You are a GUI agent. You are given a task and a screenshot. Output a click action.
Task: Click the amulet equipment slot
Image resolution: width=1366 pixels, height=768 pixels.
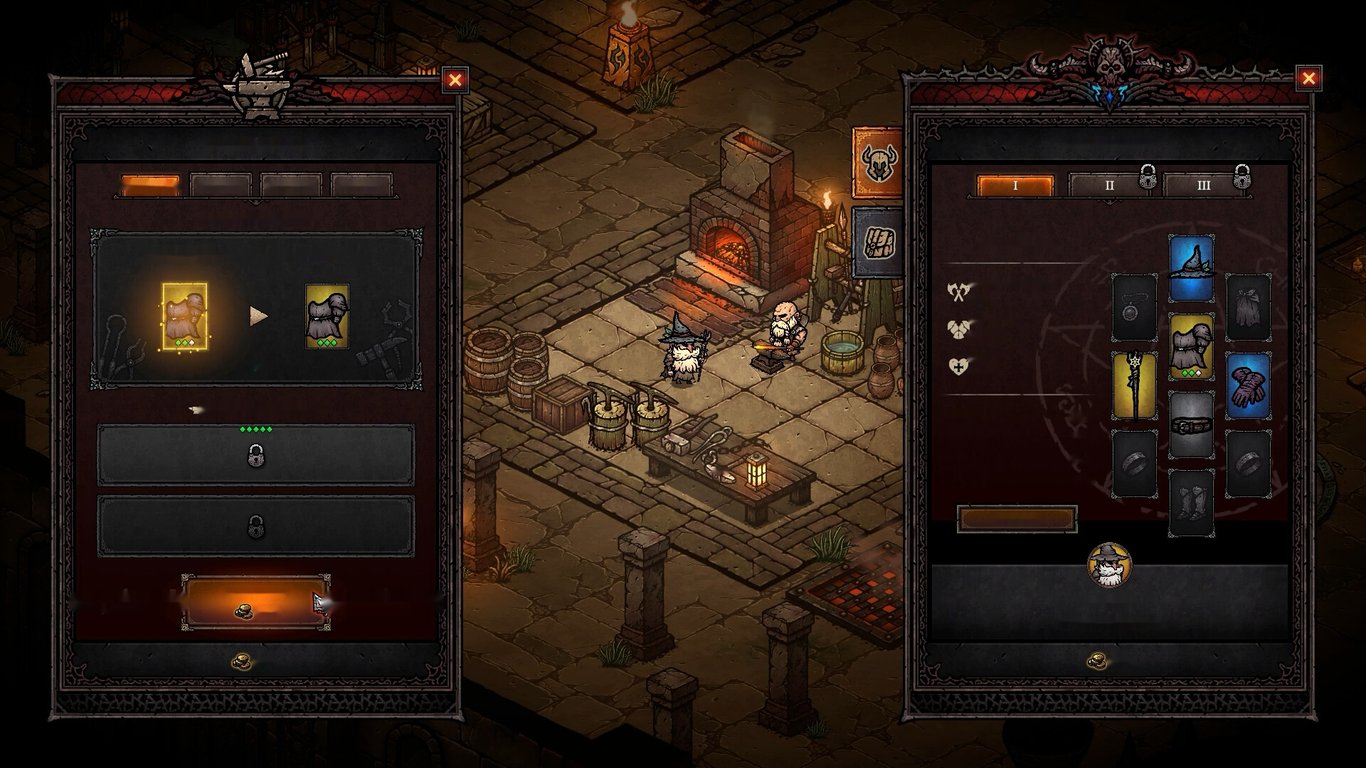pos(1134,307)
